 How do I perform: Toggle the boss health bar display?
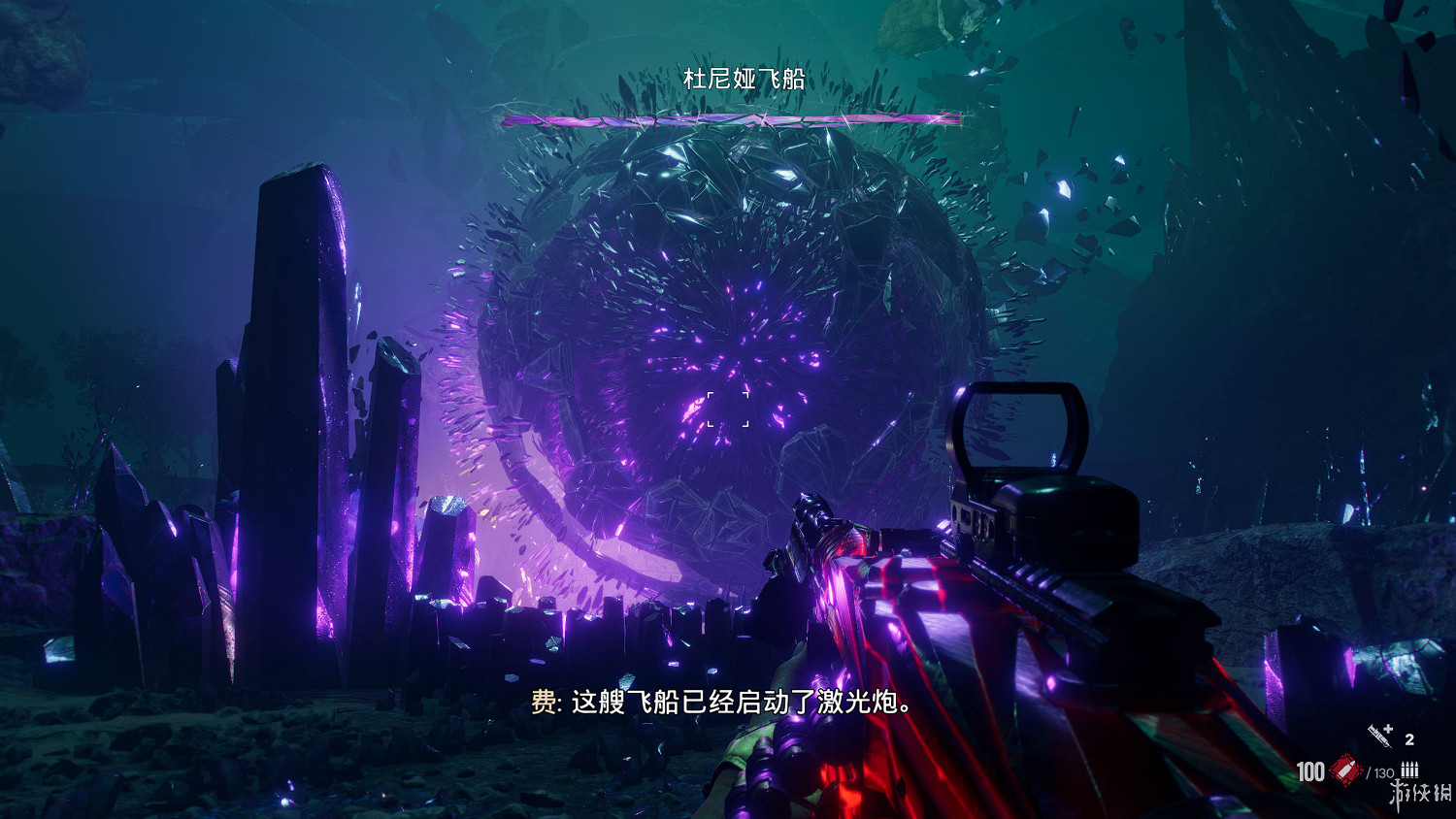730,120
